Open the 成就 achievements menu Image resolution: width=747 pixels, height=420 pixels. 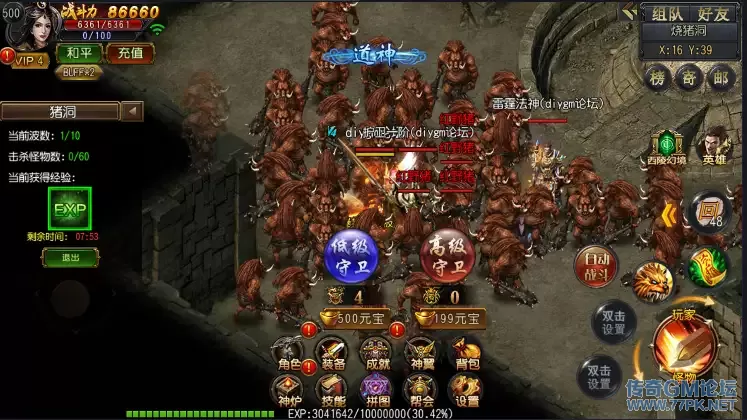click(377, 353)
